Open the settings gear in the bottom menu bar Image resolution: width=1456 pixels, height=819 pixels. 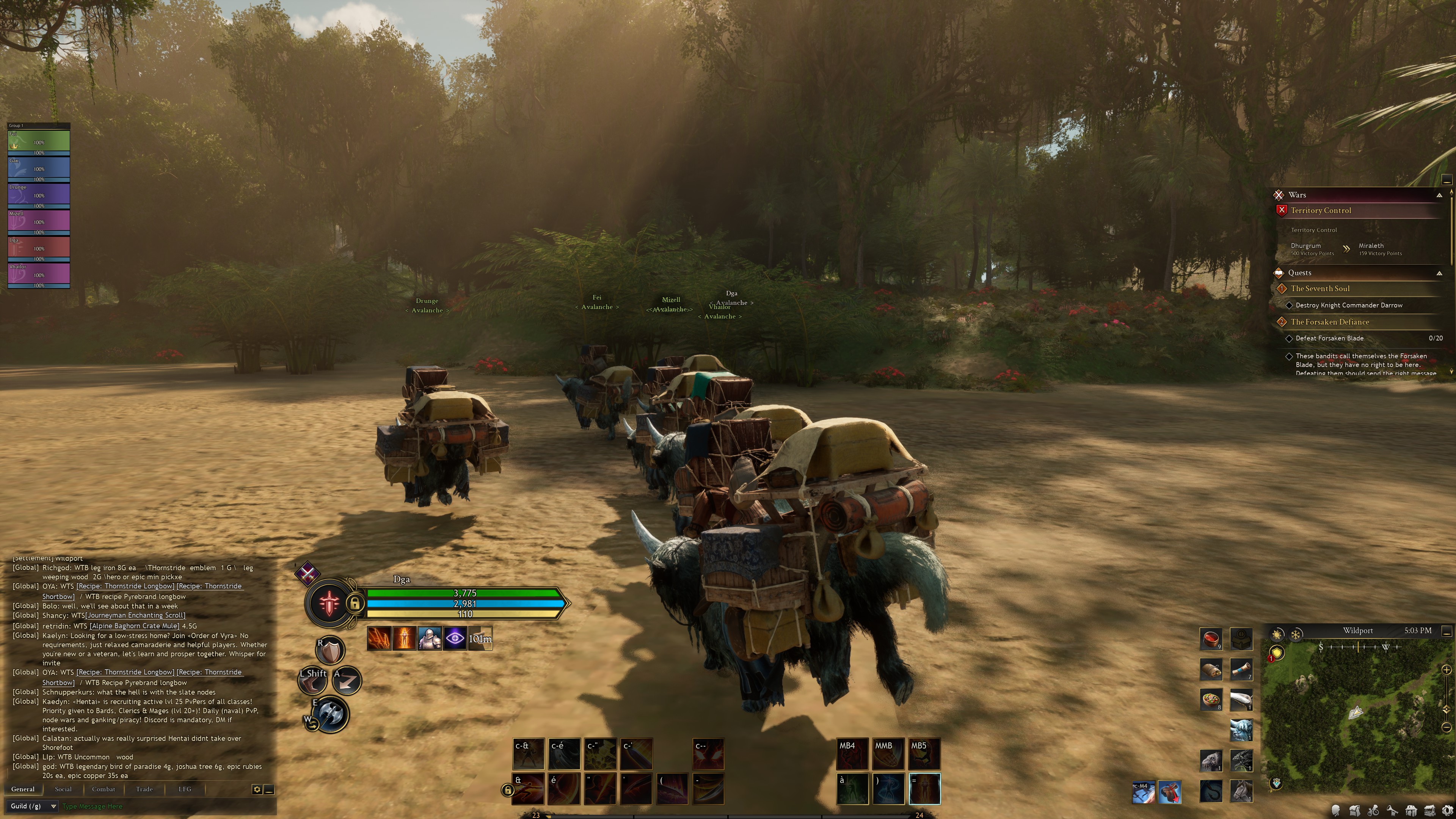[x=1448, y=811]
